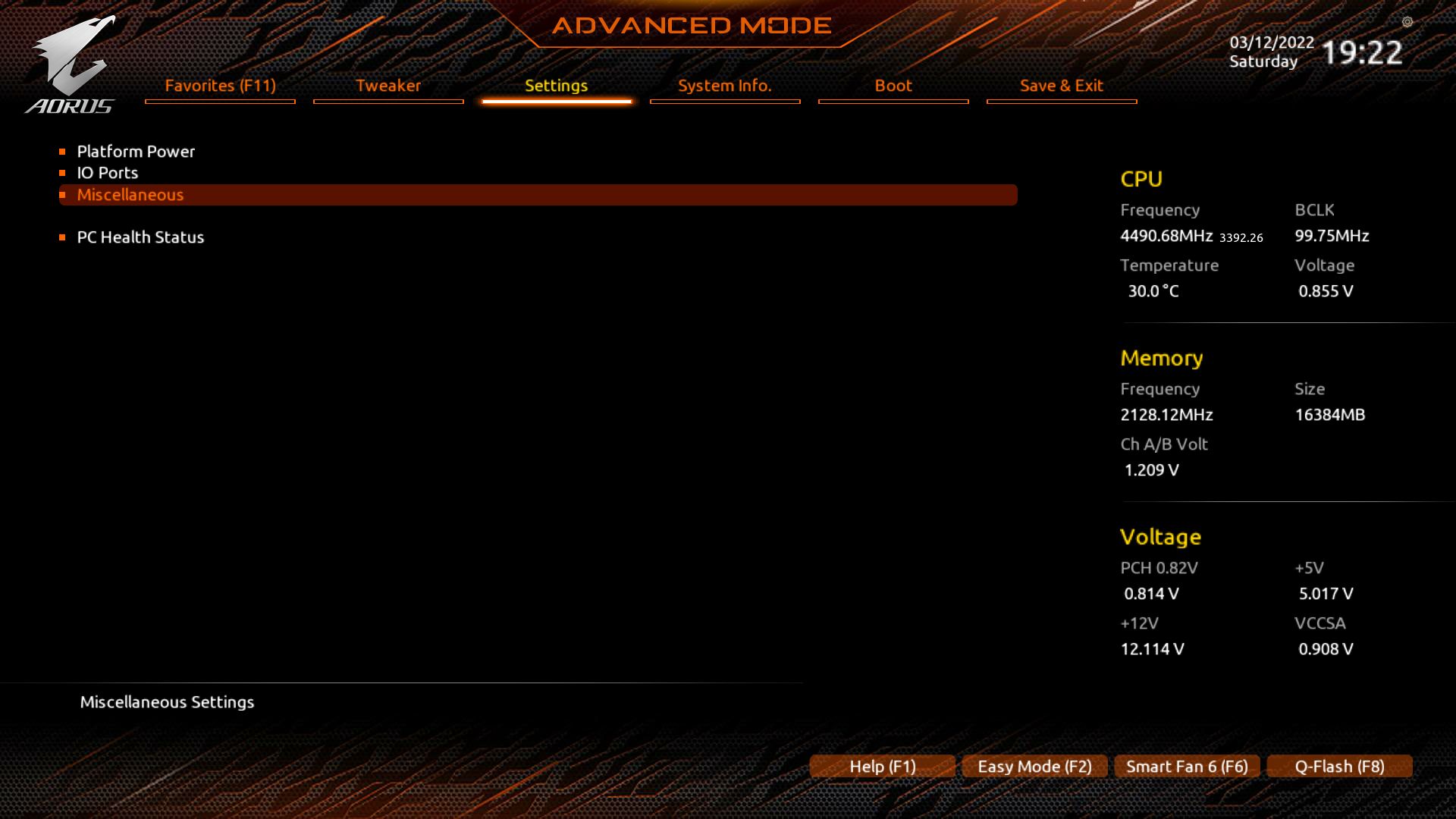Open the Platform Power settings entry
This screenshot has height=819, width=1456.
pos(136,151)
